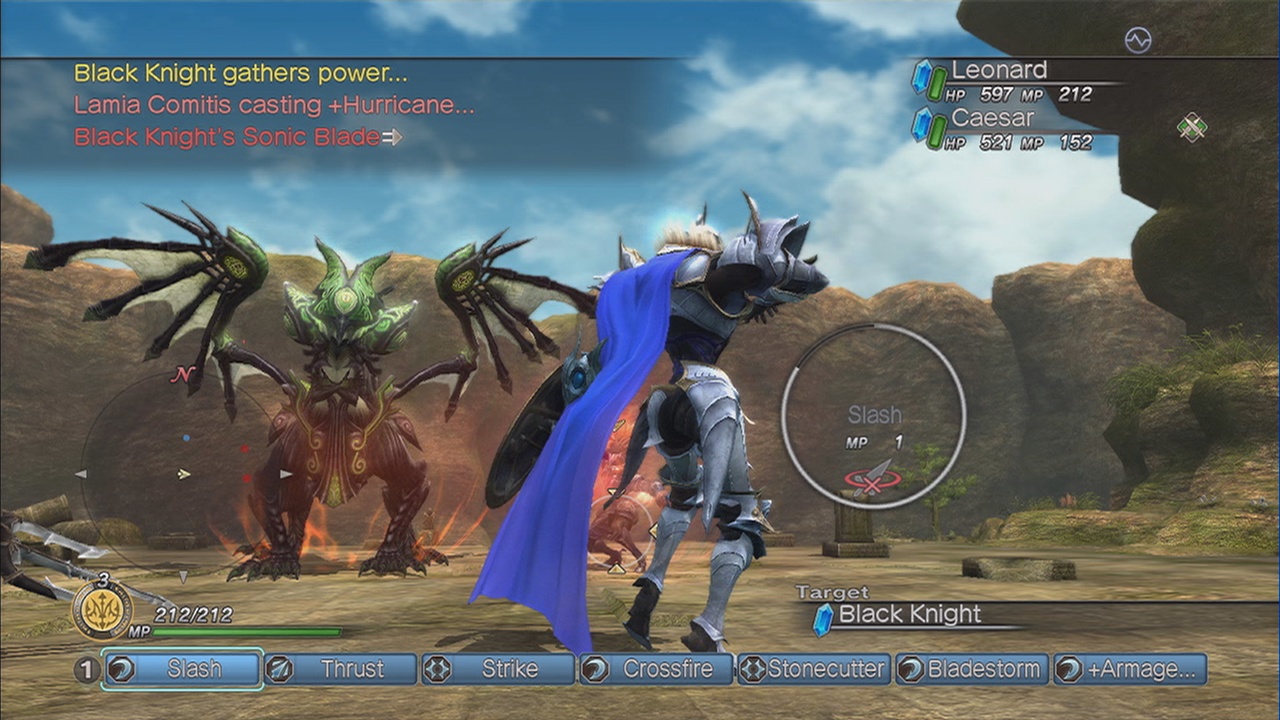Click the Stonecutter skill icon
Viewport: 1280px width, 720px height.
(753, 670)
